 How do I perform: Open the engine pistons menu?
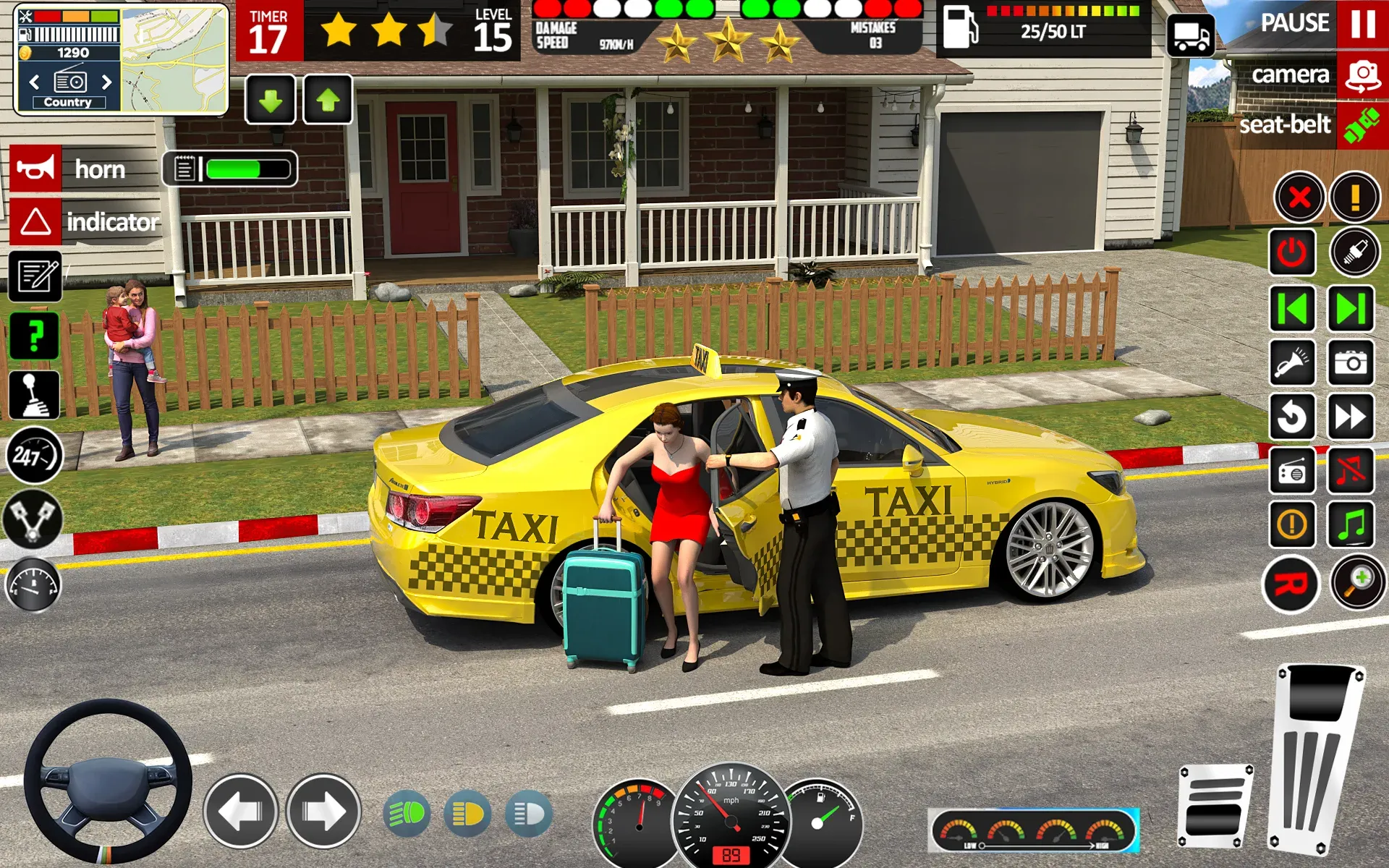tap(34, 519)
